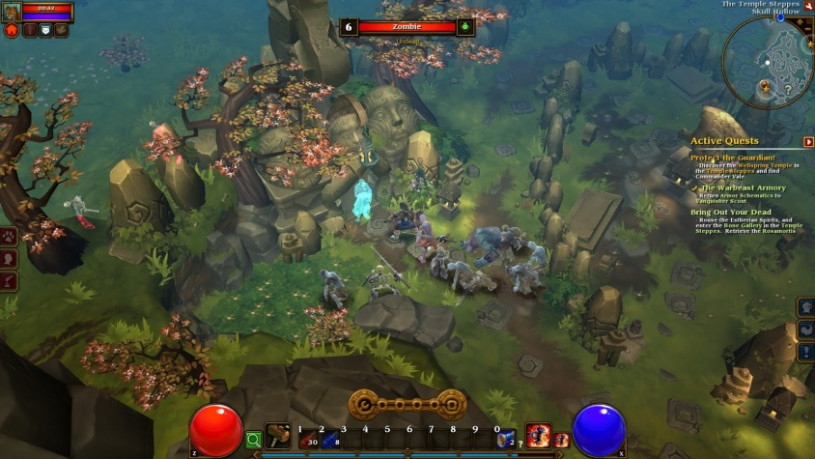The height and width of the screenshot is (459, 815).
Task: Click the Zombie target health bar
Action: click(407, 27)
